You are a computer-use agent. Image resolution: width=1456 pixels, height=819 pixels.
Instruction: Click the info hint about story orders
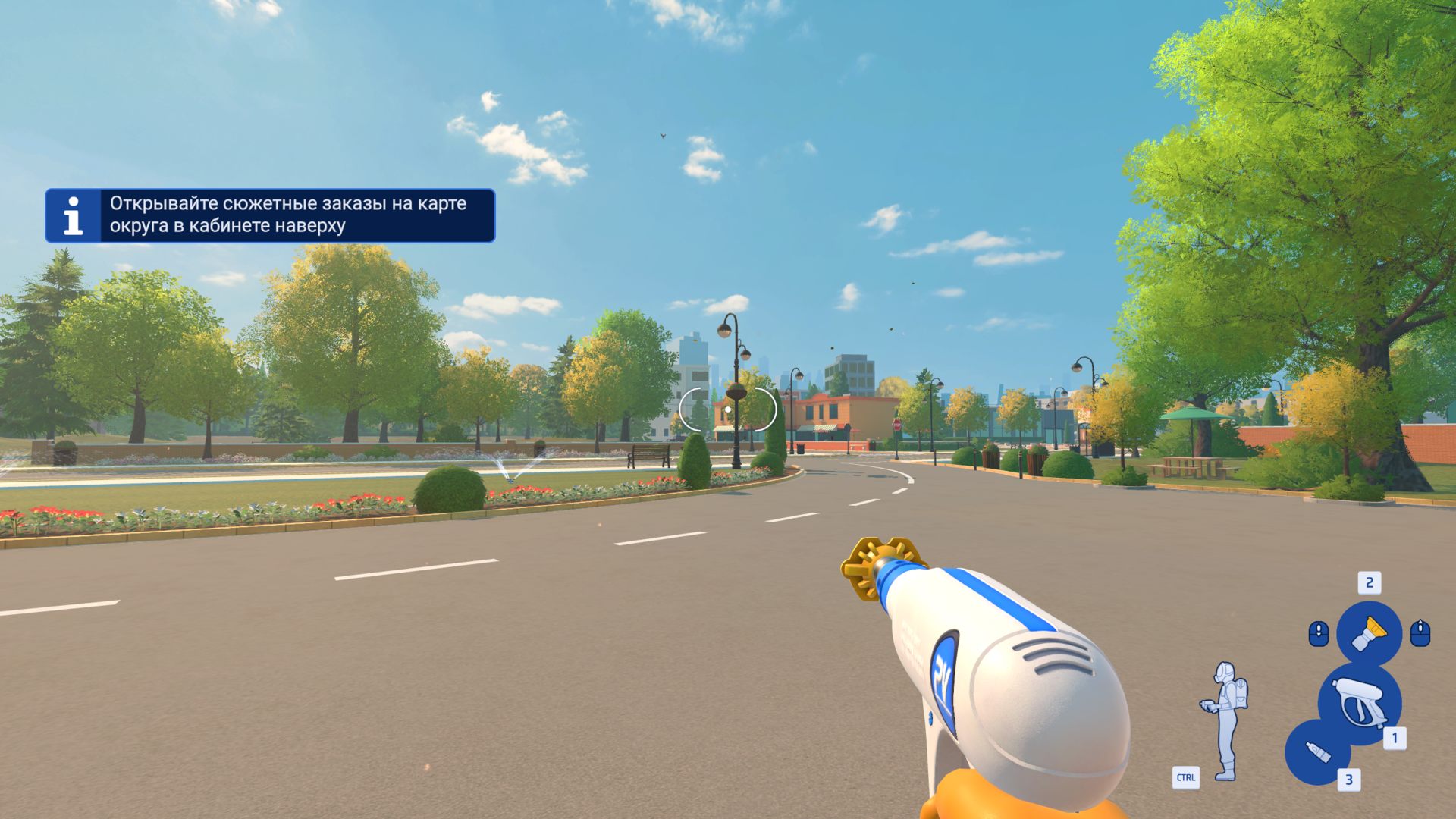coord(270,215)
